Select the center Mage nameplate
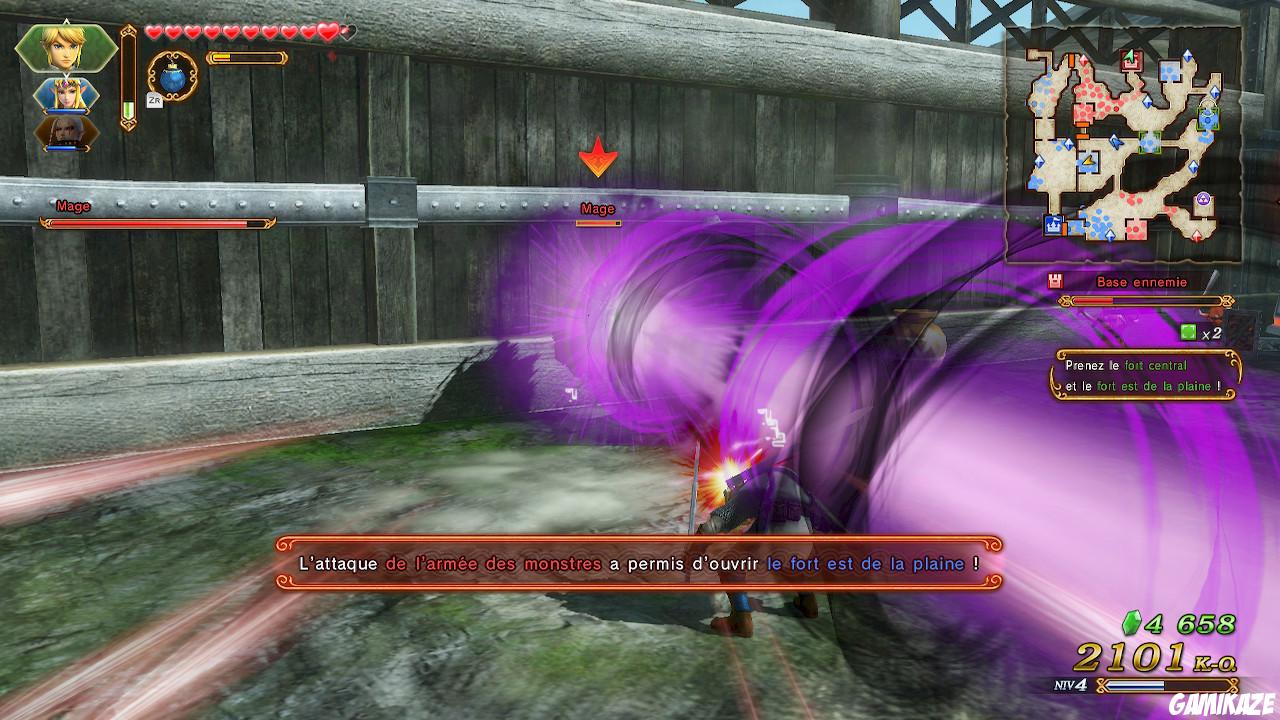Screen dimensions: 1280x720 [596, 210]
